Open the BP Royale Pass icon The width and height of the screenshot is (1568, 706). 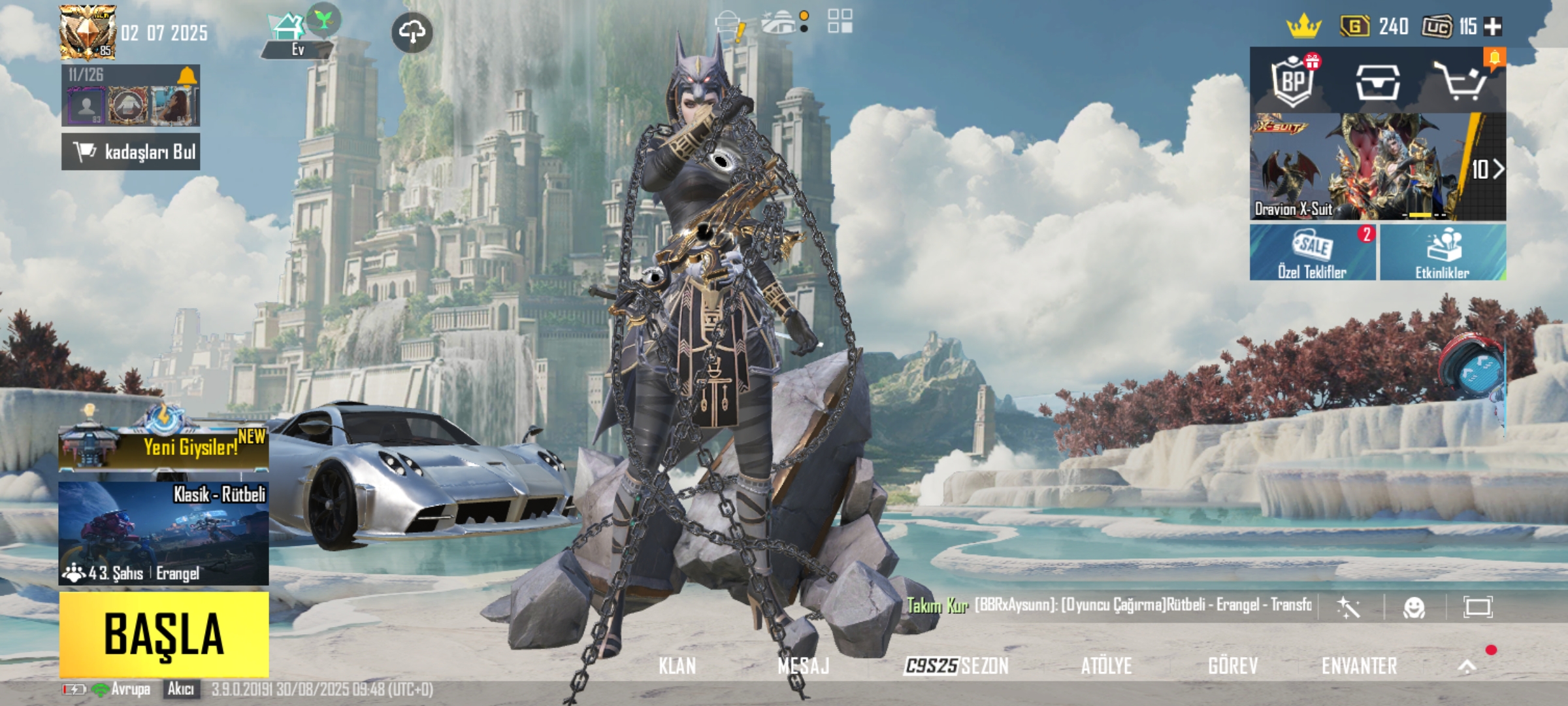(x=1293, y=82)
